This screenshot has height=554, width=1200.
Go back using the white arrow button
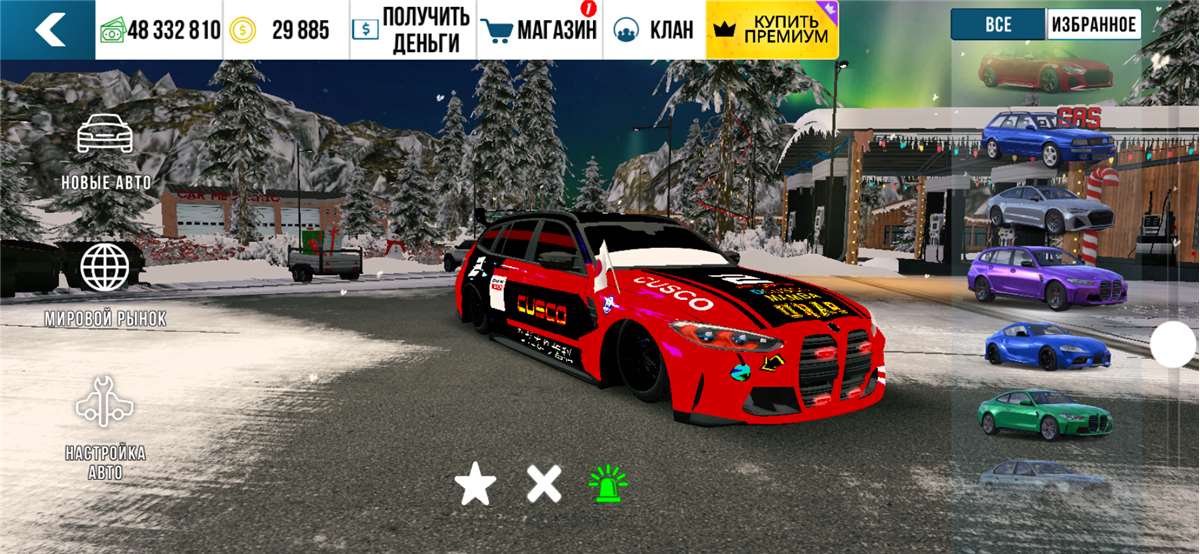pos(48,30)
